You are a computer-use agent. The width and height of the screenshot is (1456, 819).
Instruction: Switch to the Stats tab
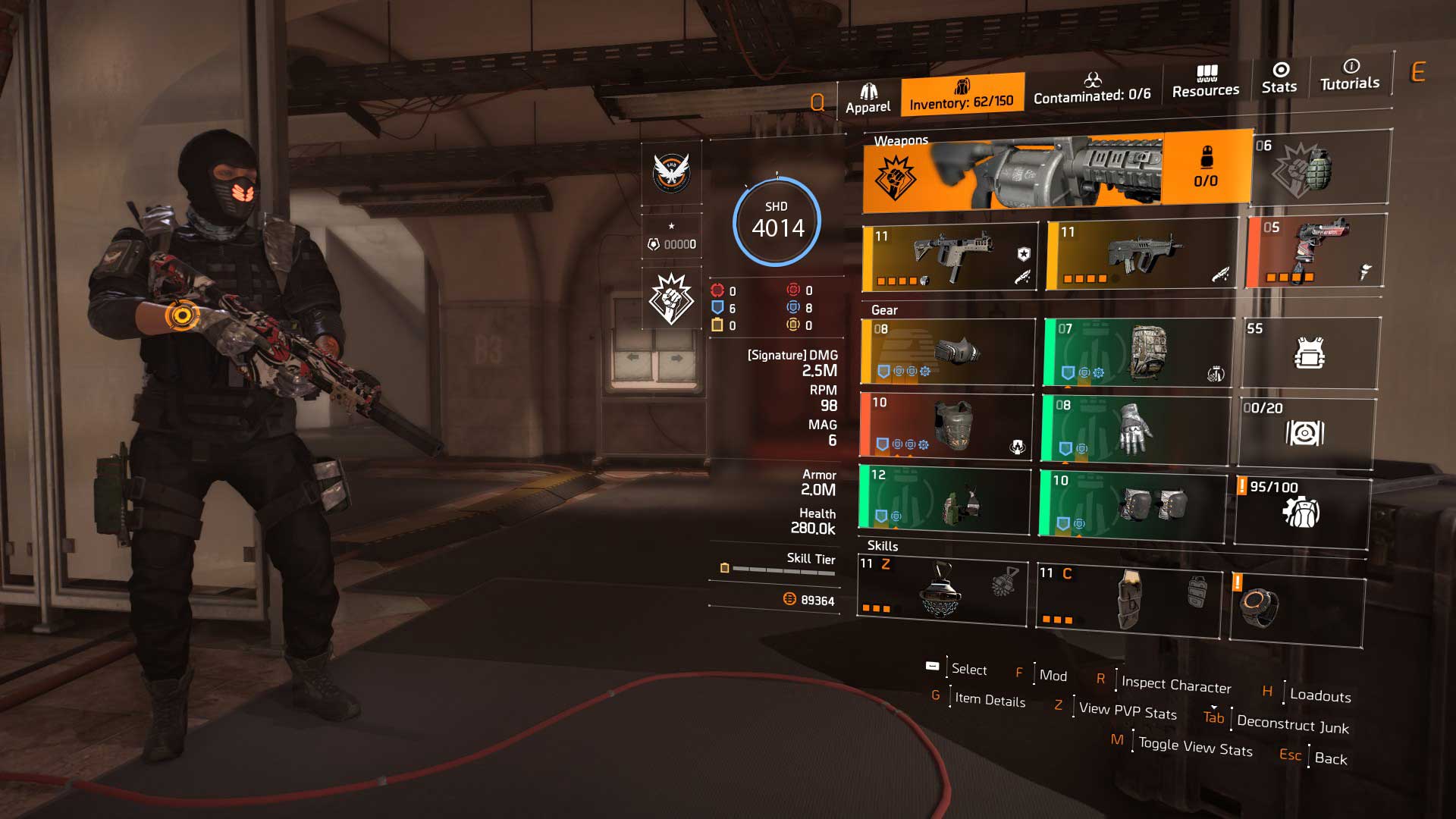(1279, 78)
